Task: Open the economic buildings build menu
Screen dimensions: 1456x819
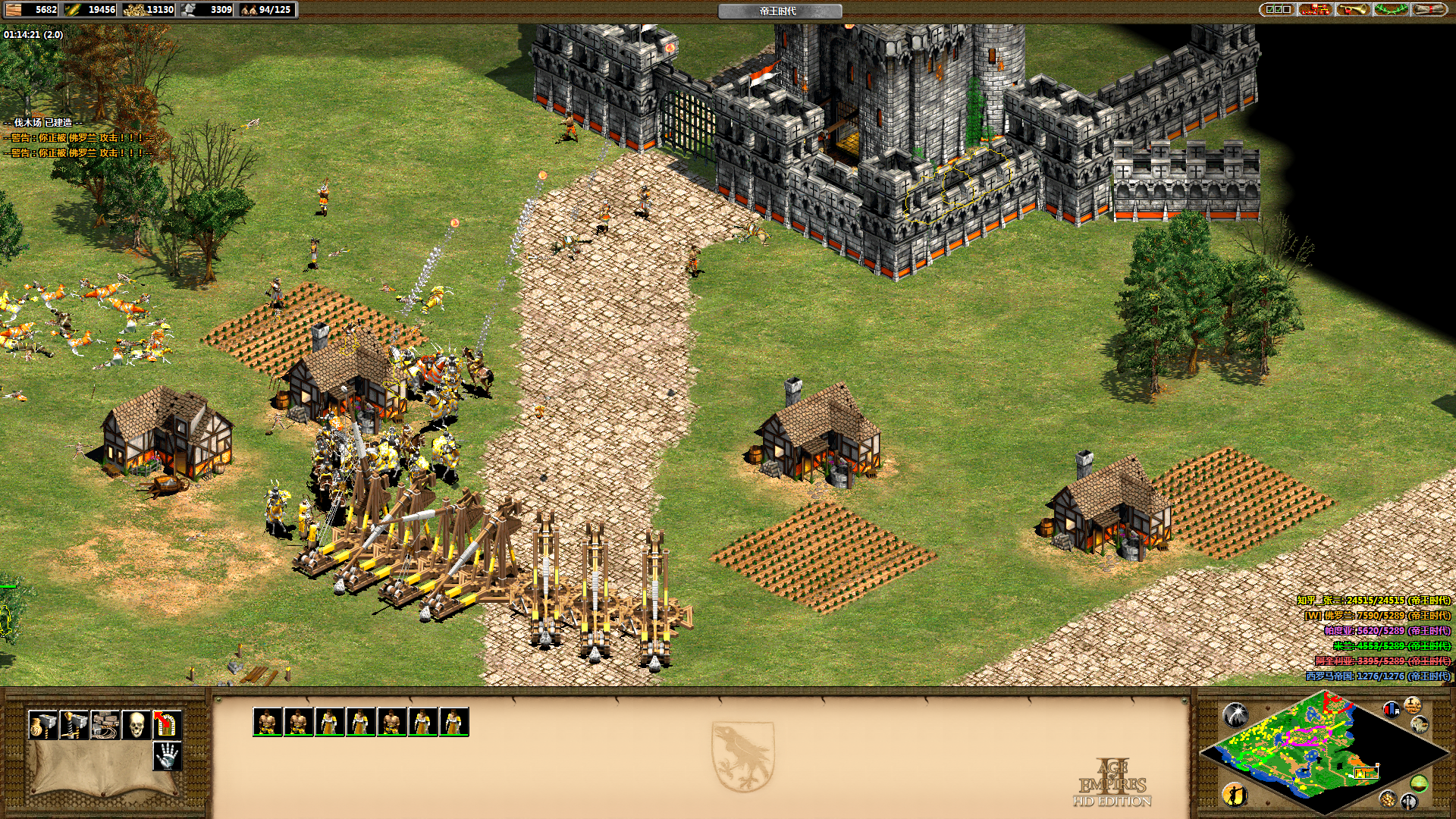Action: point(42,725)
